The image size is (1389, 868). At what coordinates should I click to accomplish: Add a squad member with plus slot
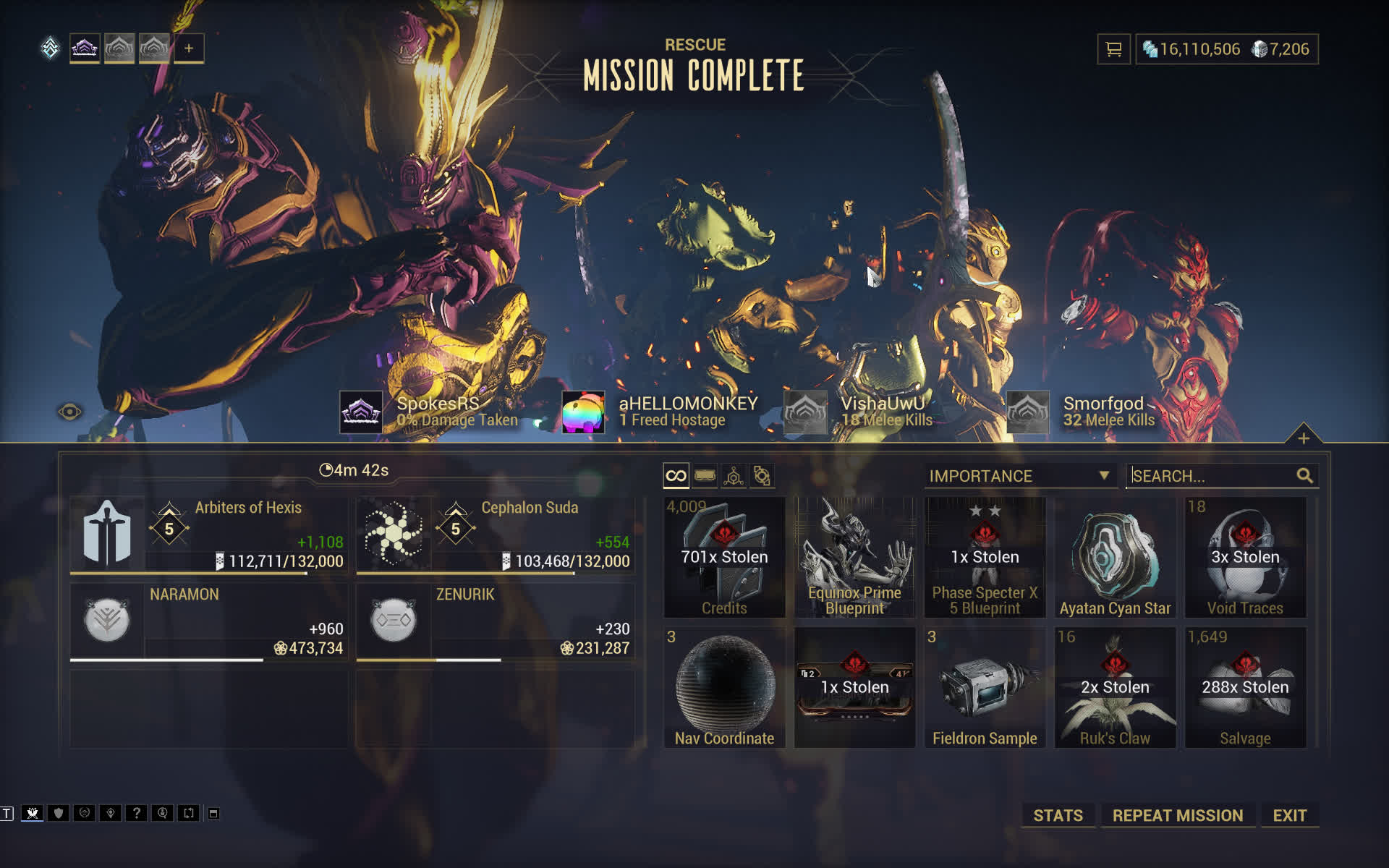189,48
